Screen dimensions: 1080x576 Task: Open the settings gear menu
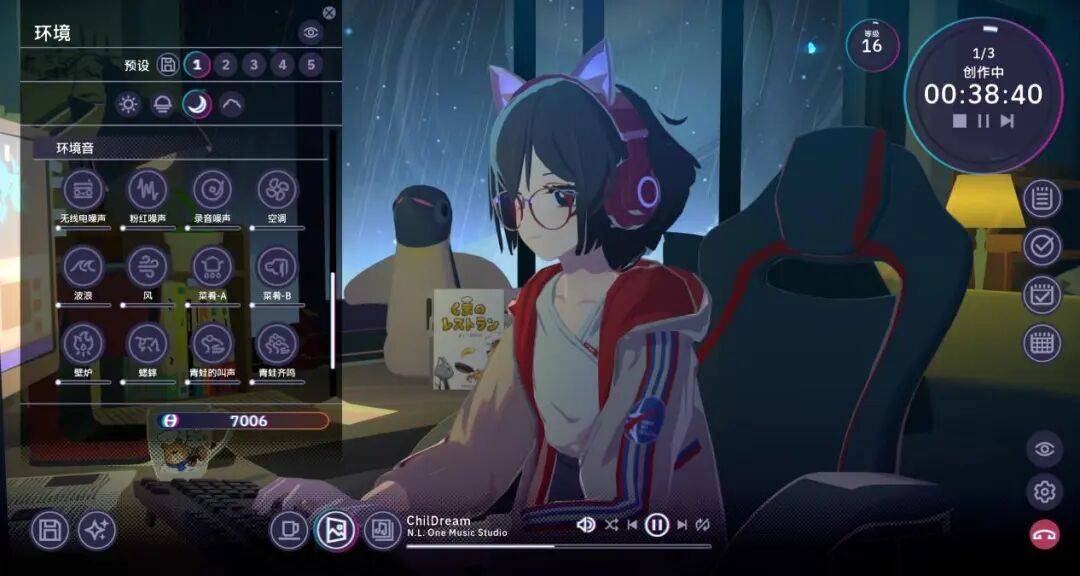tap(1044, 491)
